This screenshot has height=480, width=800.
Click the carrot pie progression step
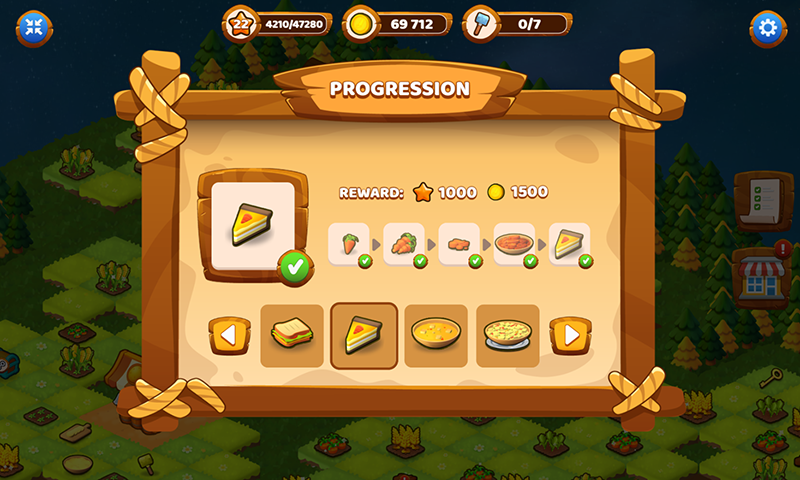pyautogui.click(x=514, y=244)
